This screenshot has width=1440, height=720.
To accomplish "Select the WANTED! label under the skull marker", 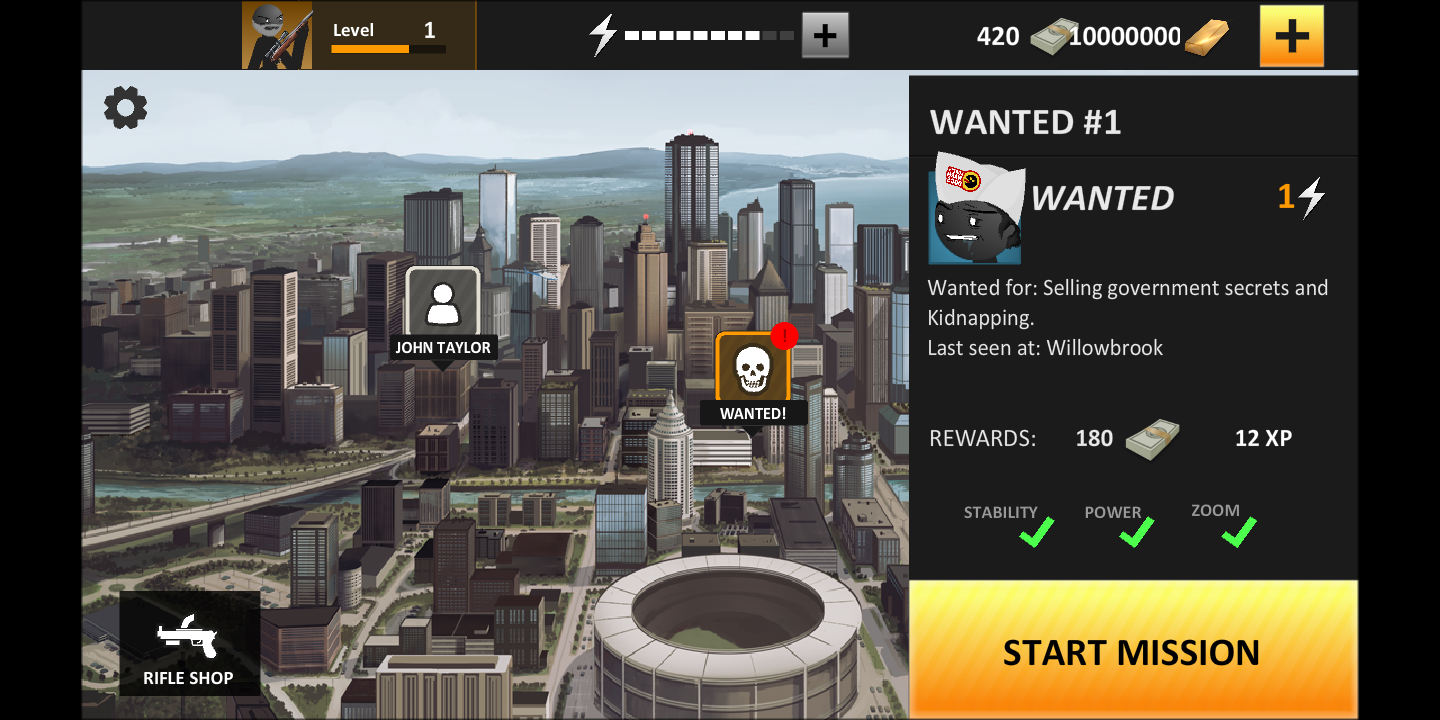I will click(754, 412).
